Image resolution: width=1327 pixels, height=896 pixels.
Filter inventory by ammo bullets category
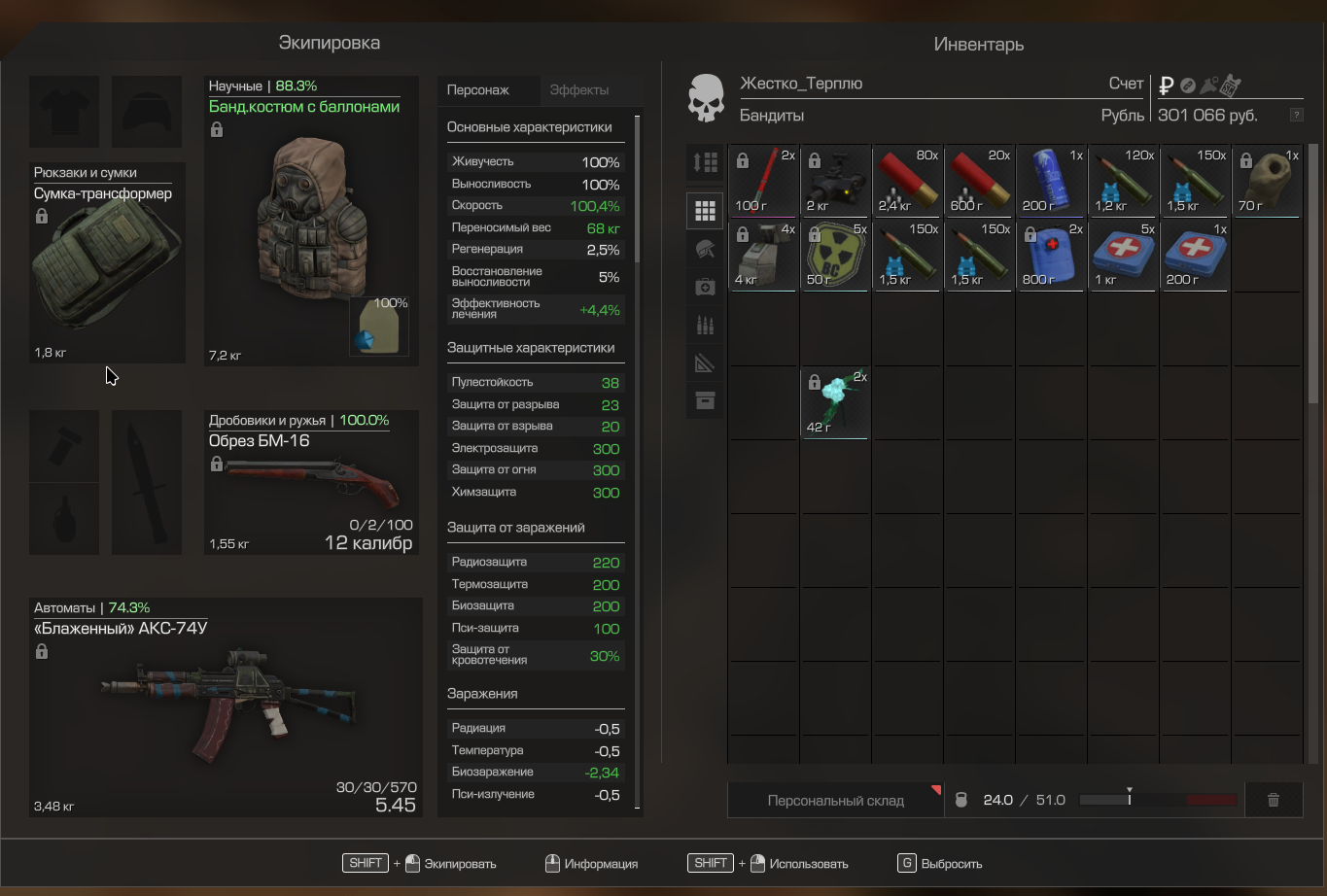pyautogui.click(x=705, y=325)
